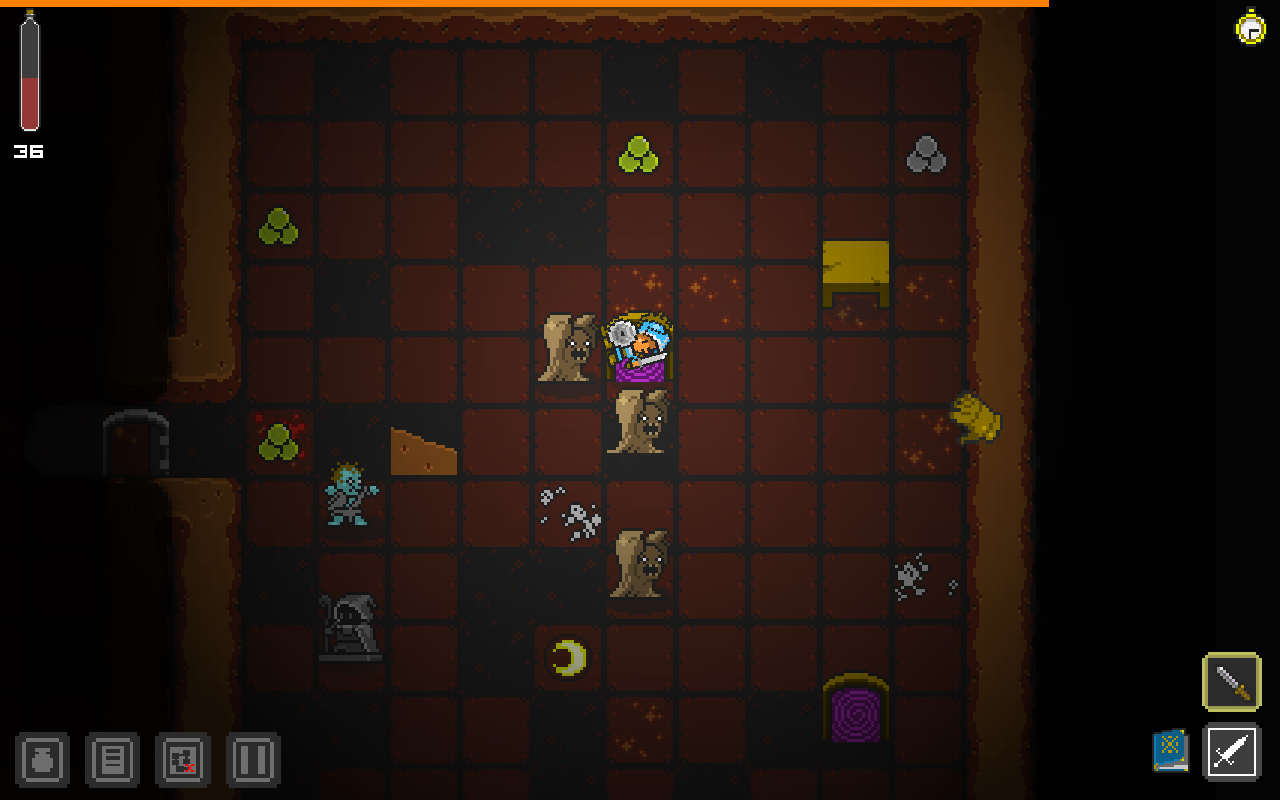
Task: Pick up the cheese wedge
Action: click(x=422, y=450)
